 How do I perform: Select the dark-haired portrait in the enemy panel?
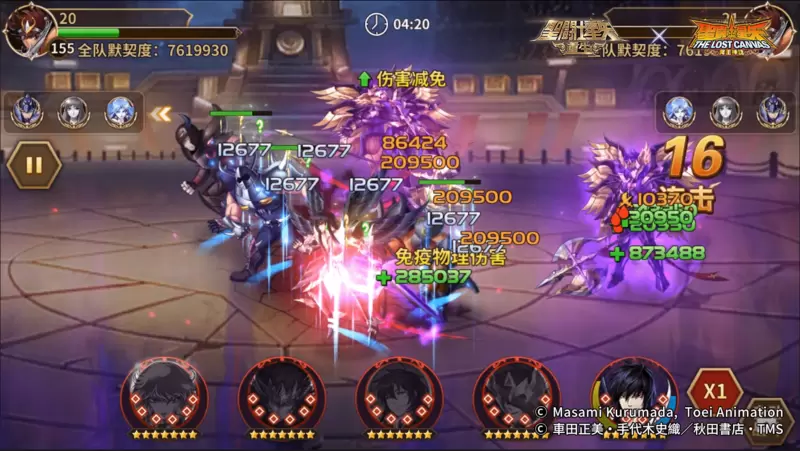click(725, 112)
